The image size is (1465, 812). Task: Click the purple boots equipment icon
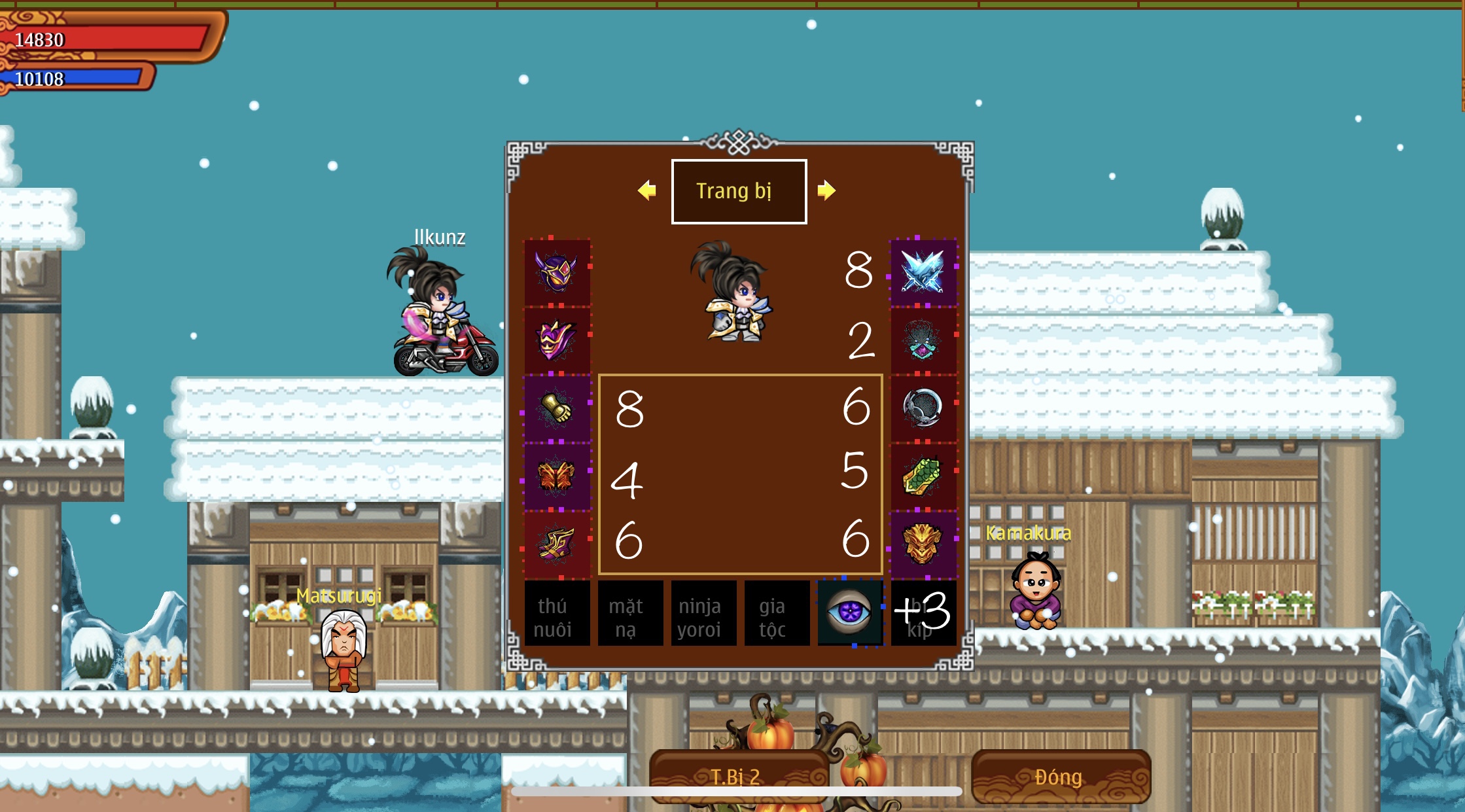coord(557,546)
